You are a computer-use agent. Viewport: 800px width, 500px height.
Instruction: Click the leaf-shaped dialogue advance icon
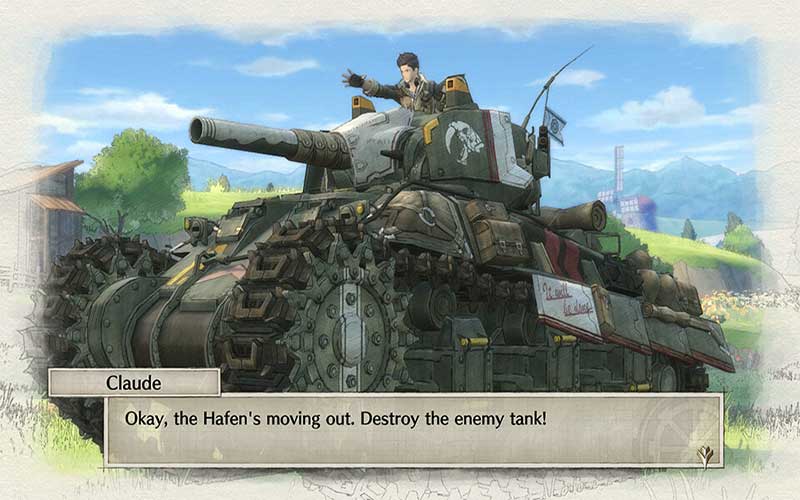(706, 455)
